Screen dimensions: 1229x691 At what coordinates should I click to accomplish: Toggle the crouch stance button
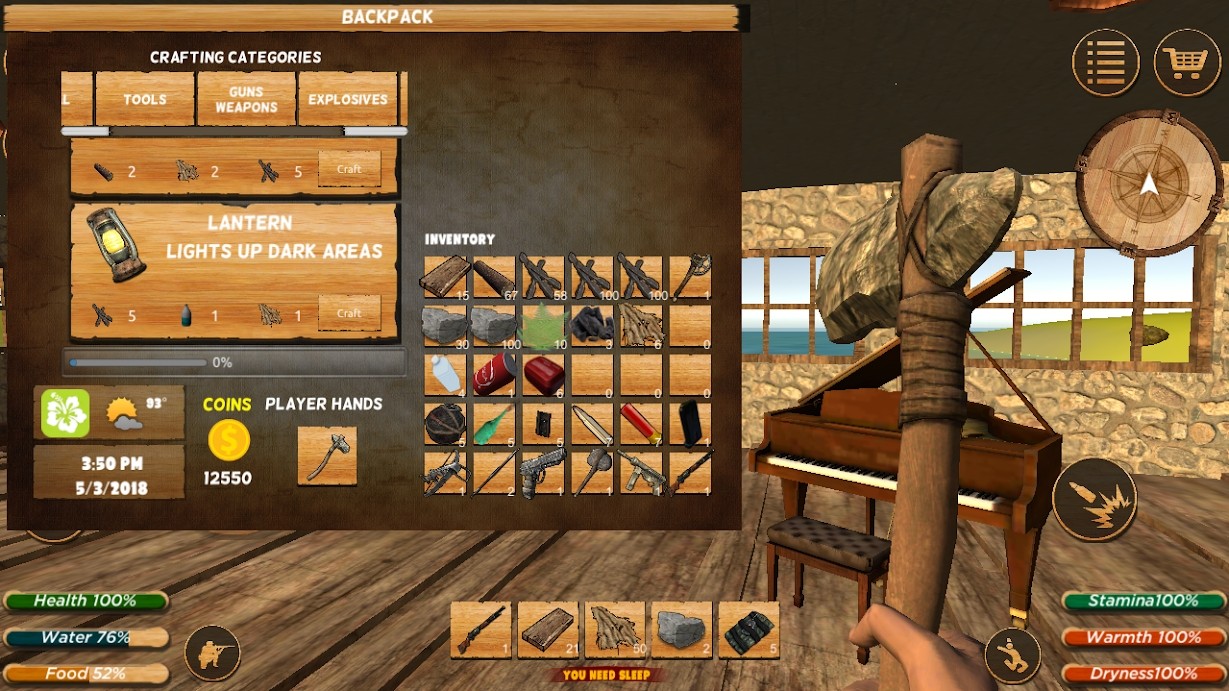[1013, 655]
